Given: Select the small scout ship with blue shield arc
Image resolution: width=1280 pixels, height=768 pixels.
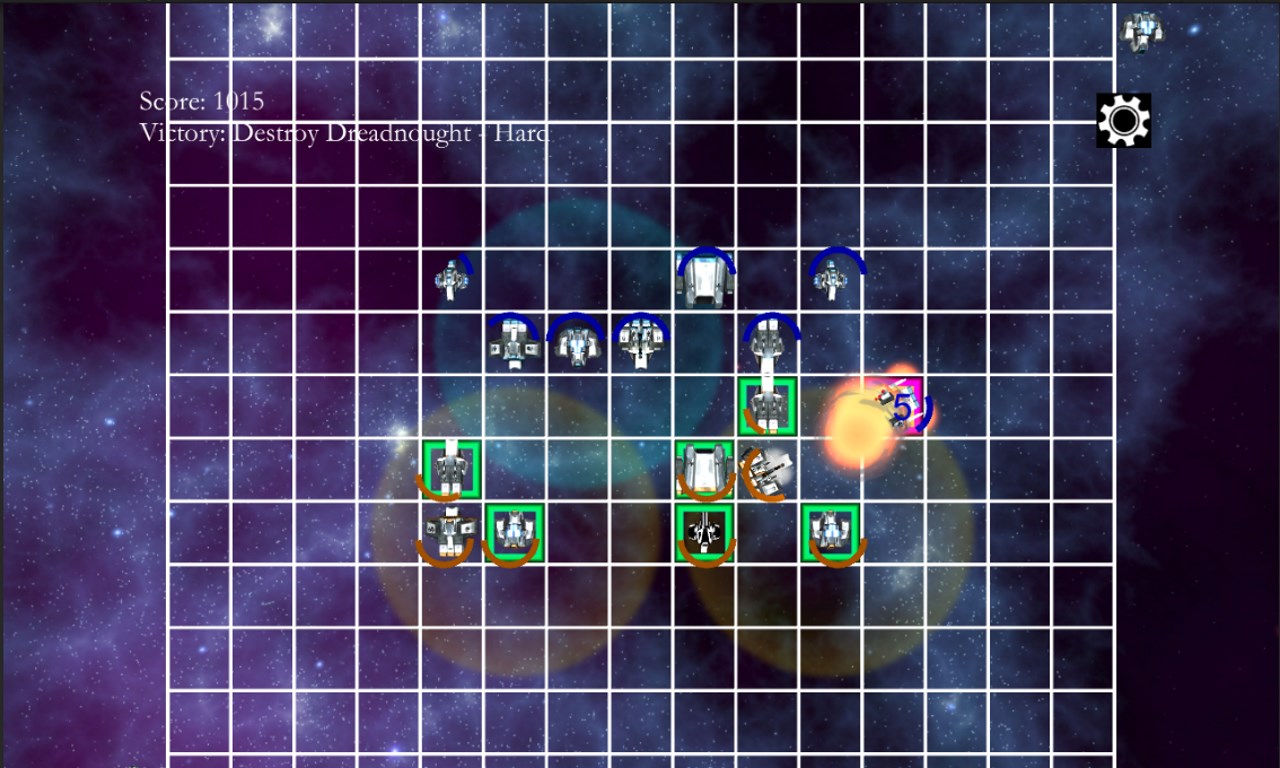Looking at the screenshot, I should tap(452, 280).
